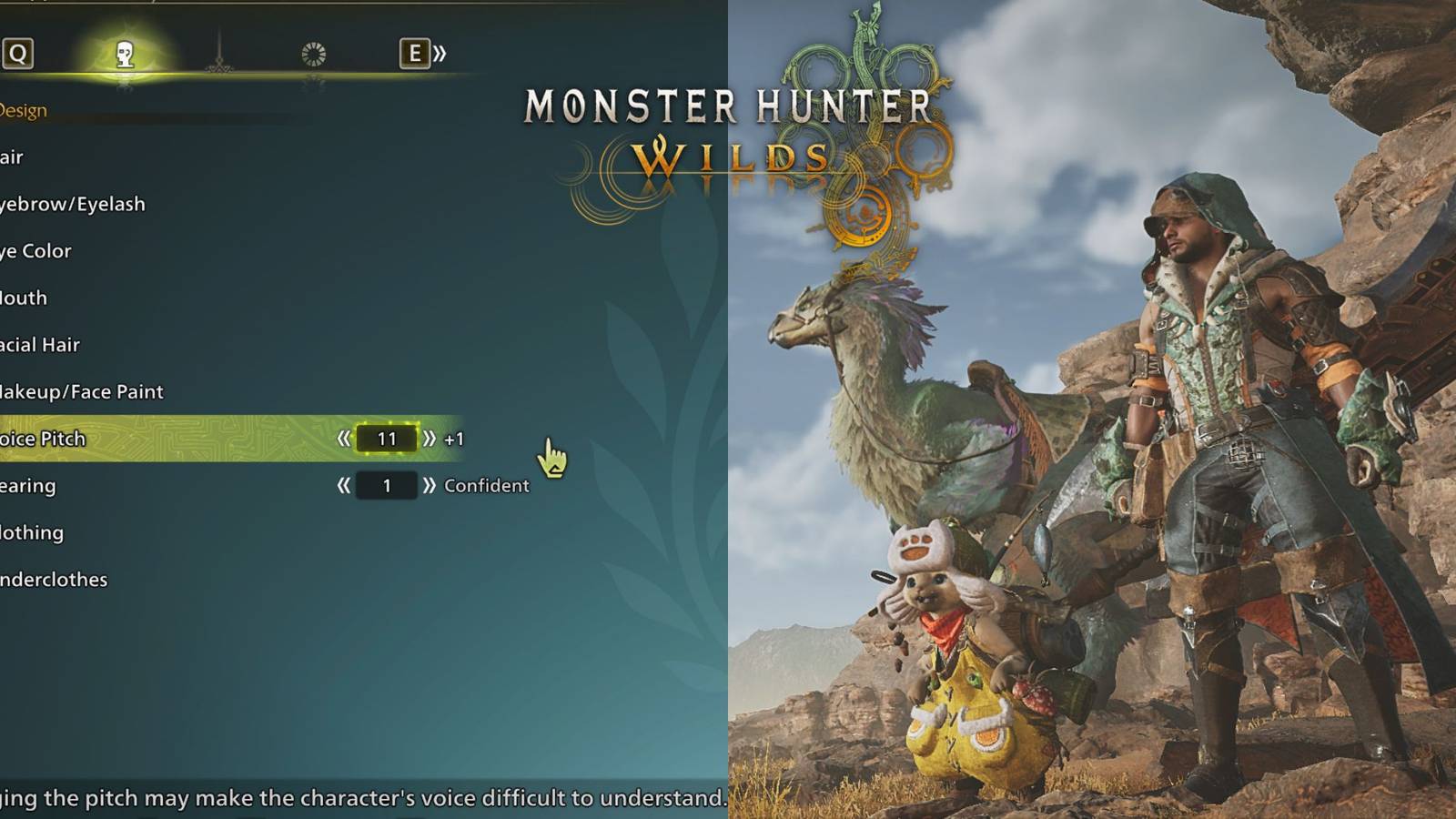Increase Voice Pitch using right double arrows
1456x819 pixels.
(x=430, y=438)
